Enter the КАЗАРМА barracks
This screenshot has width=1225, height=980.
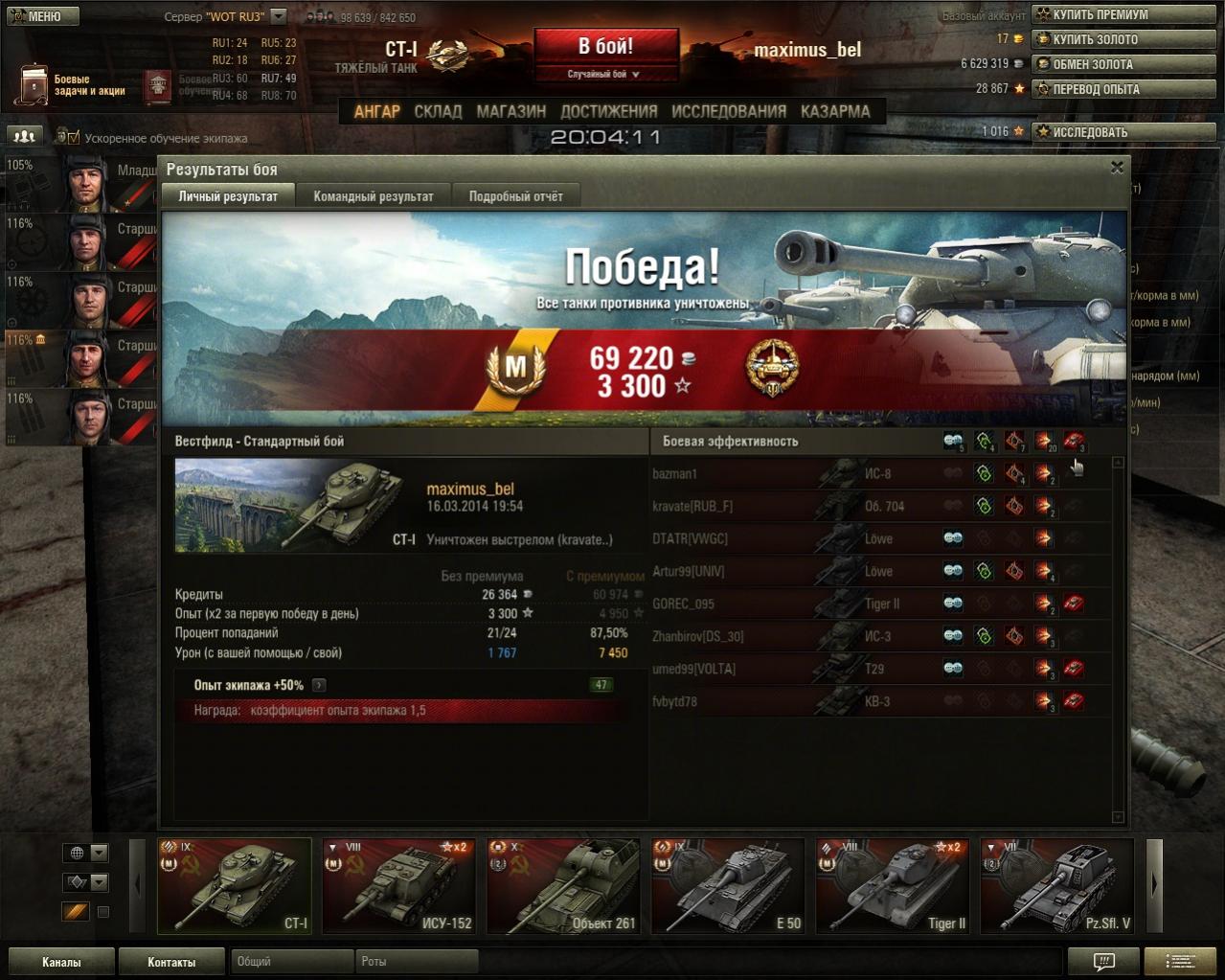coord(835,111)
